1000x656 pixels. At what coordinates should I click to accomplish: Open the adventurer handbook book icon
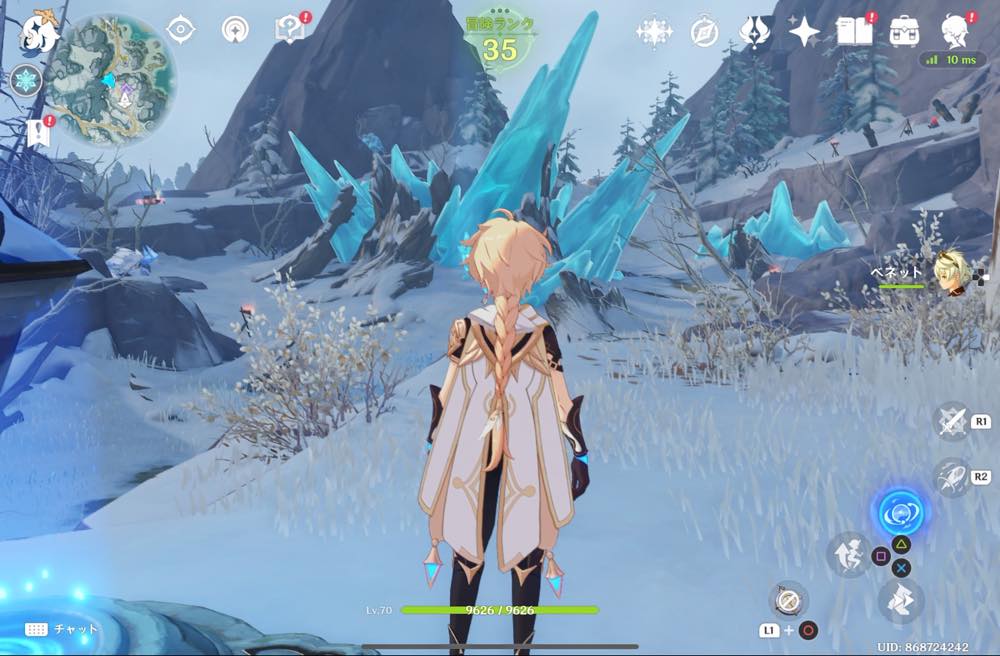(854, 31)
